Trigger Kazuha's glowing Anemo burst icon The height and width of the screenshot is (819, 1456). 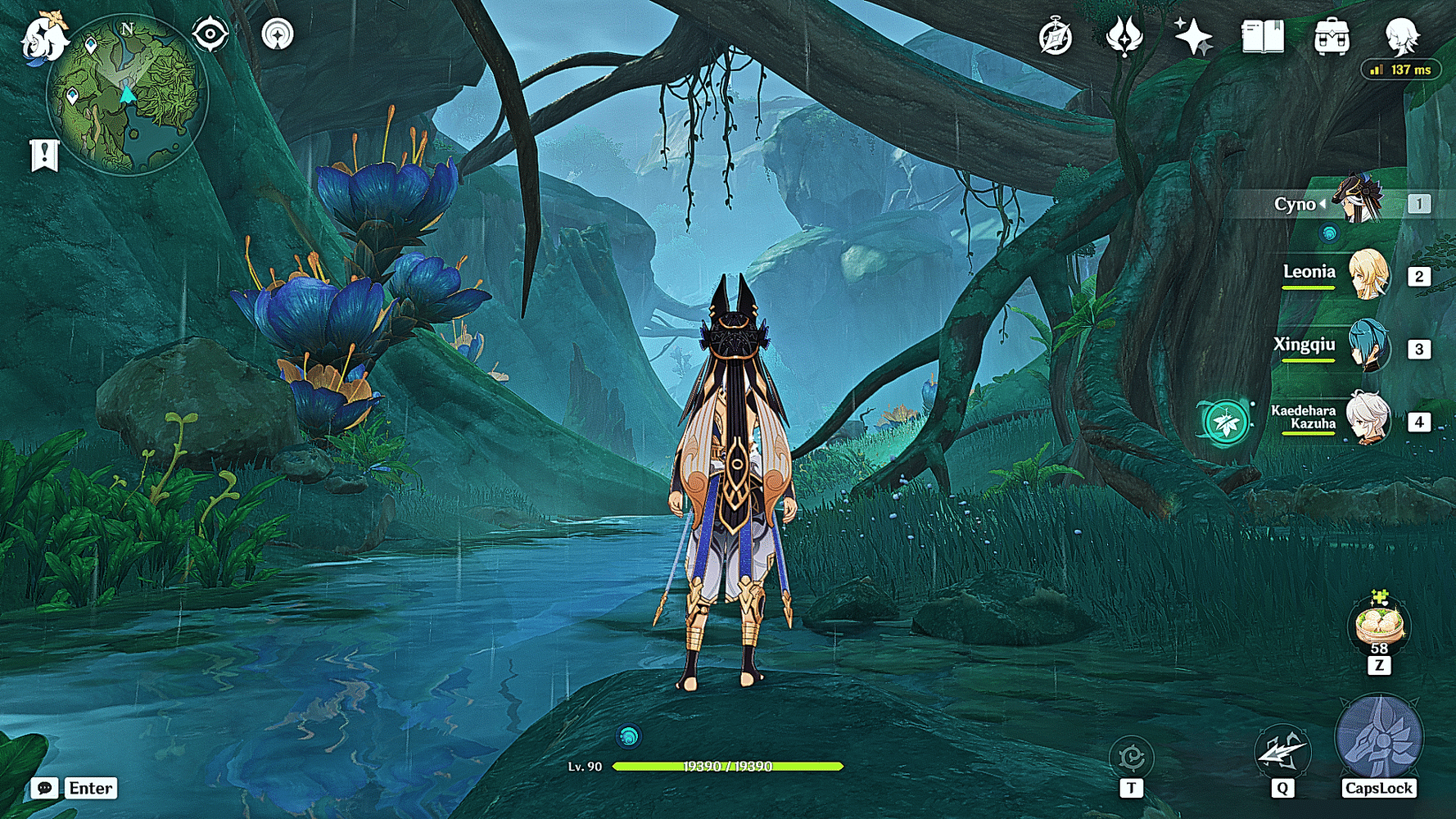tap(1225, 423)
